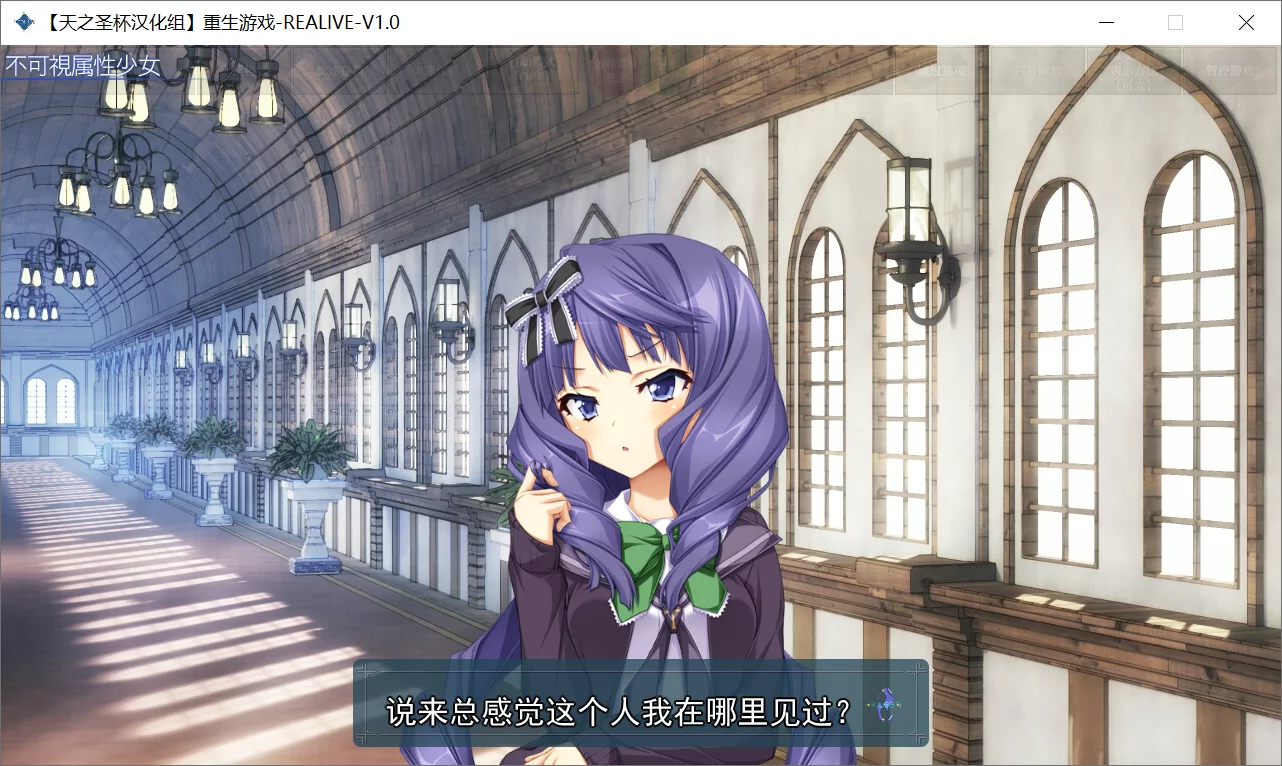
Task: Toggle the 略过选项 skip-choices option
Action: pos(942,70)
